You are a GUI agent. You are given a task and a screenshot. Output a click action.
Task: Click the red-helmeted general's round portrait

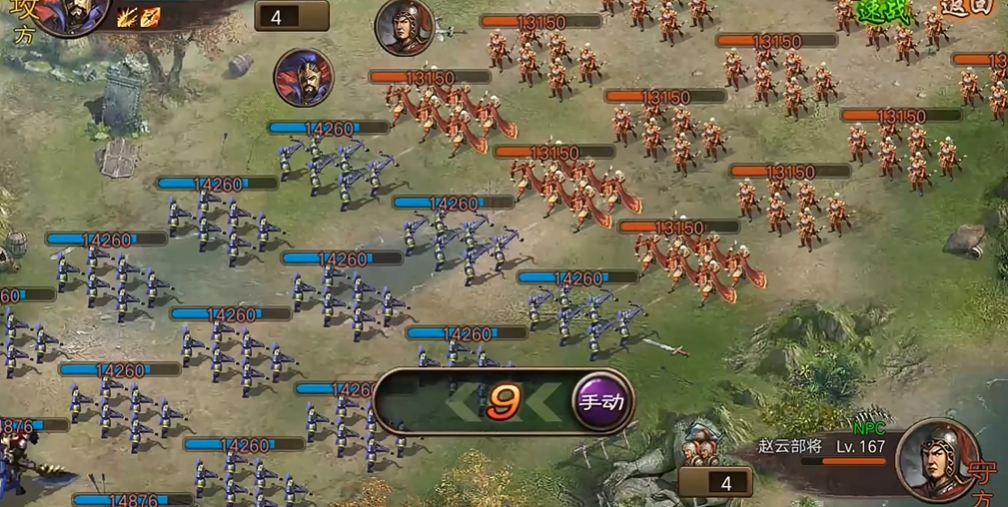click(x=404, y=27)
